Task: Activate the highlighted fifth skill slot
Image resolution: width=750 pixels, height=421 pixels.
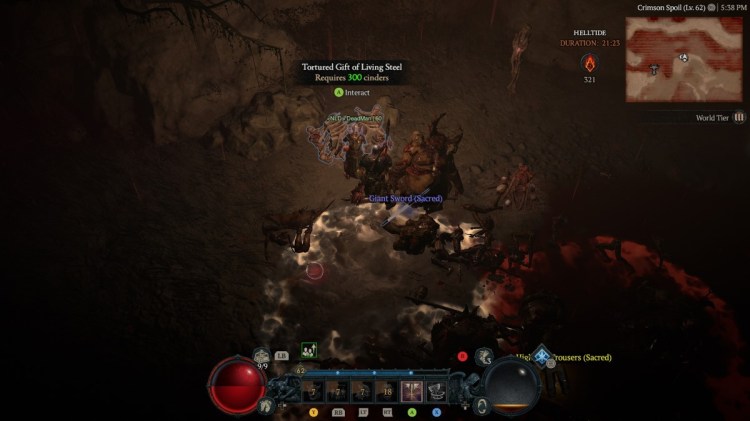Action: click(411, 390)
